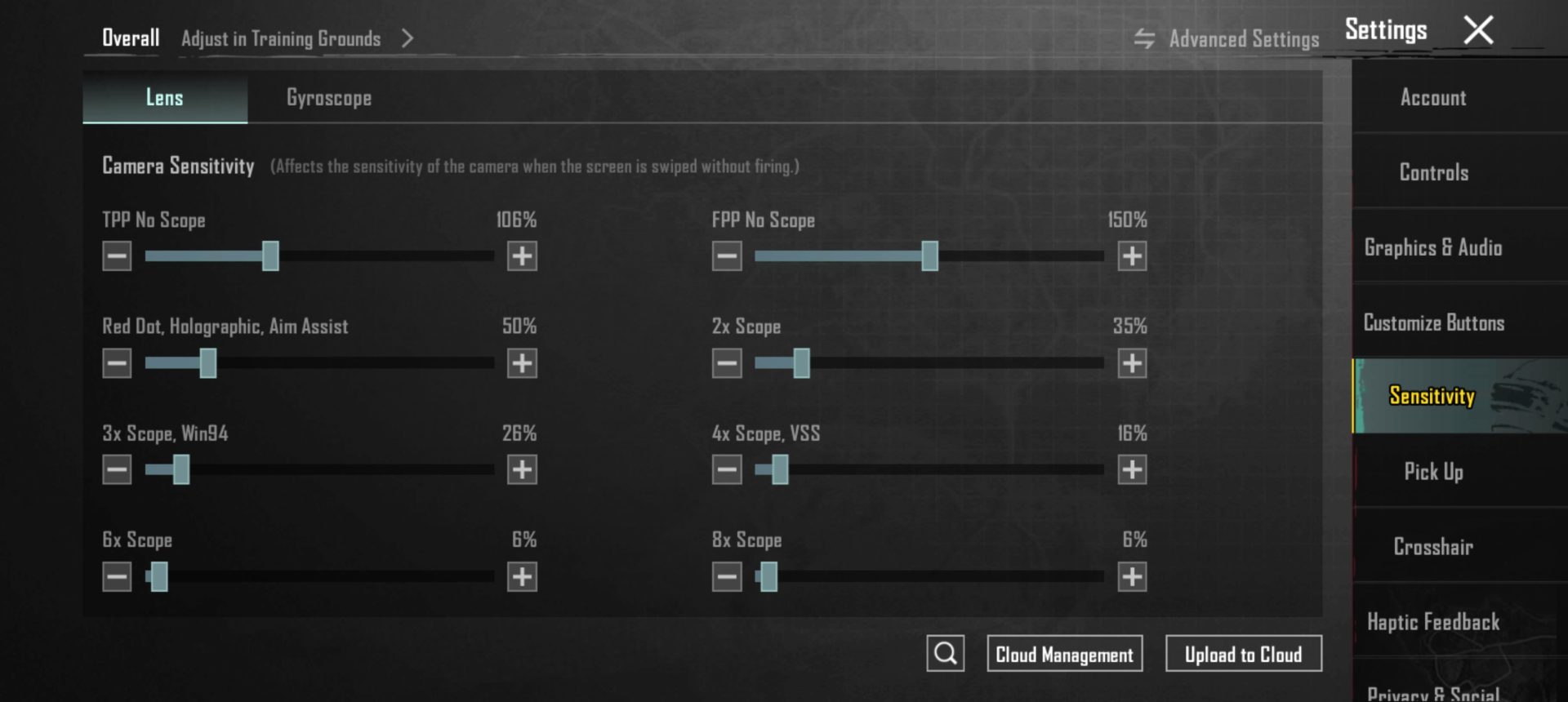Decrease 3x Scope, Win94 sensitivity with minus

pyautogui.click(x=116, y=469)
